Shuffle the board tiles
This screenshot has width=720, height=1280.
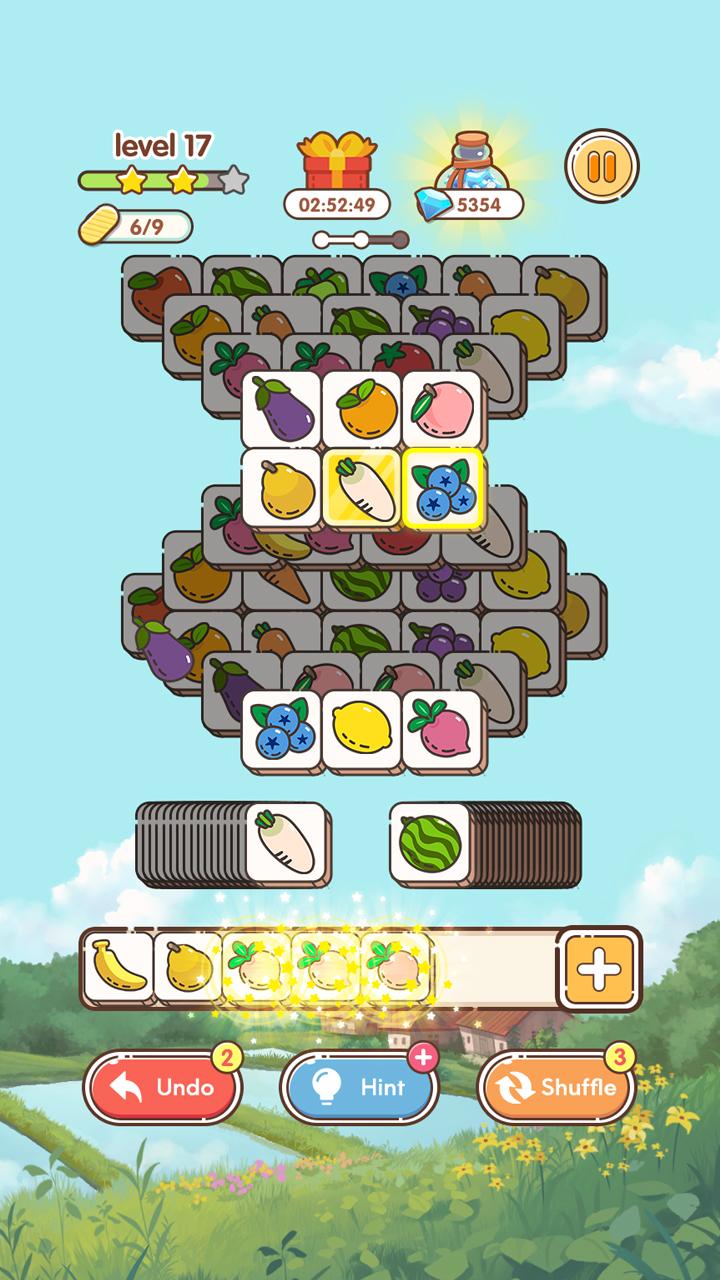coord(557,1087)
